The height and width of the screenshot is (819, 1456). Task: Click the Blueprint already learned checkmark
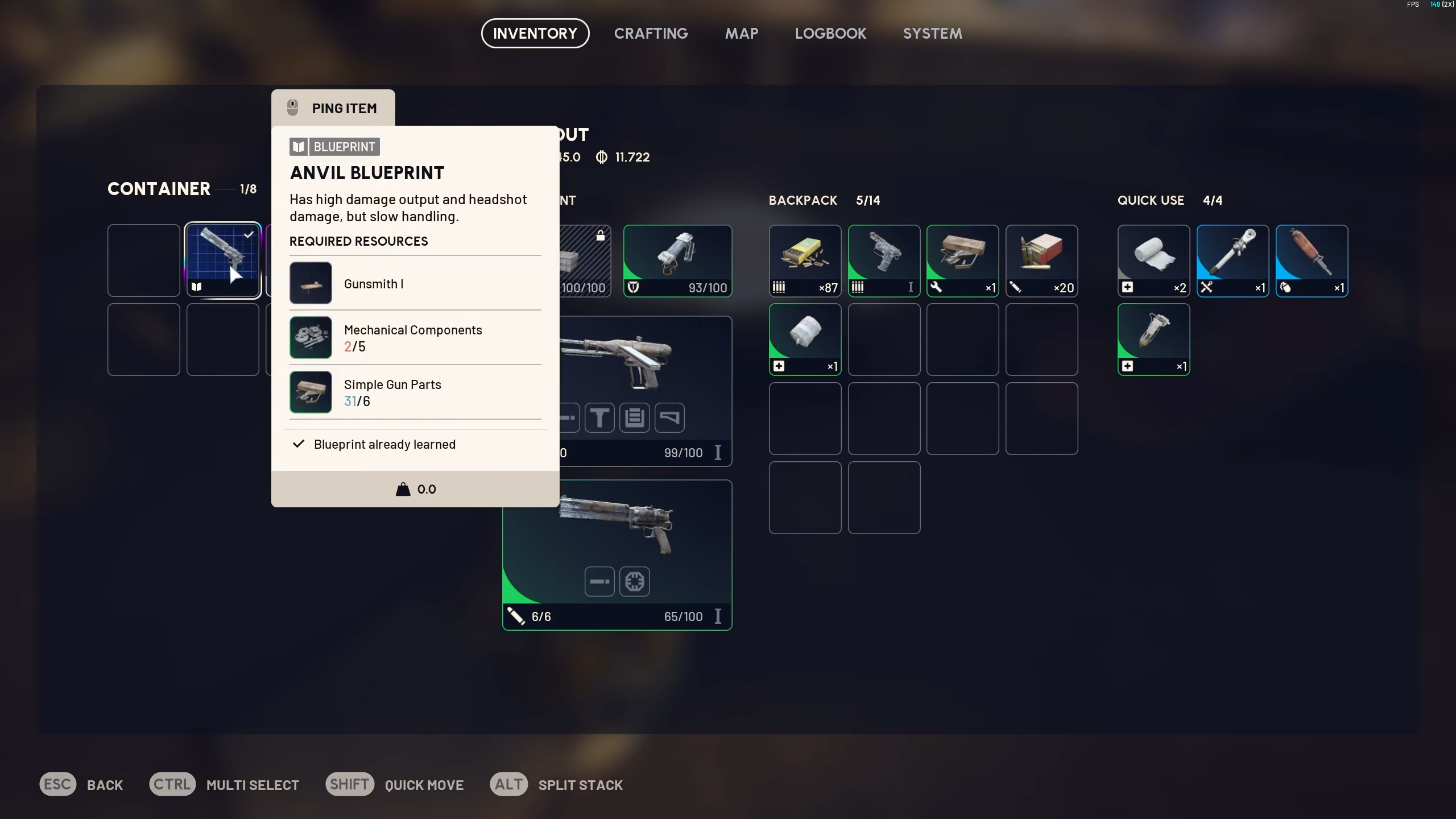coord(298,444)
